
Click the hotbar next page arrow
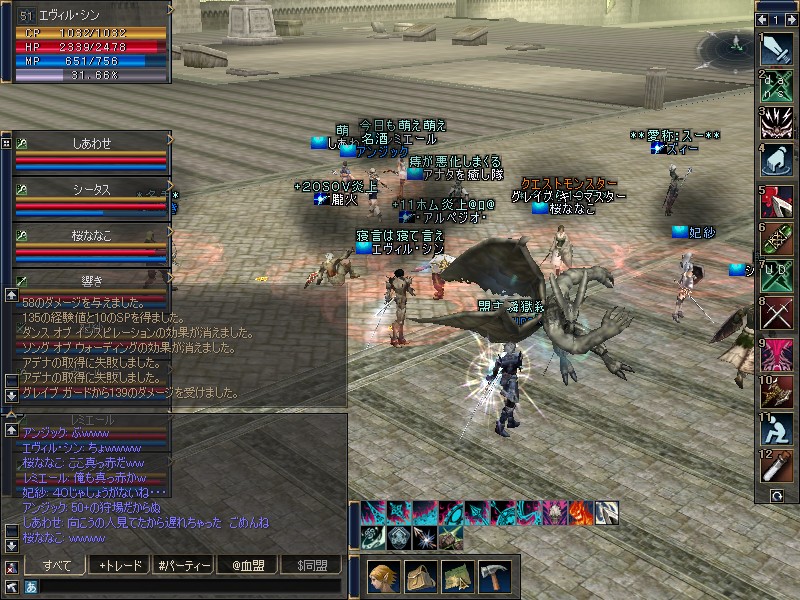[x=789, y=19]
